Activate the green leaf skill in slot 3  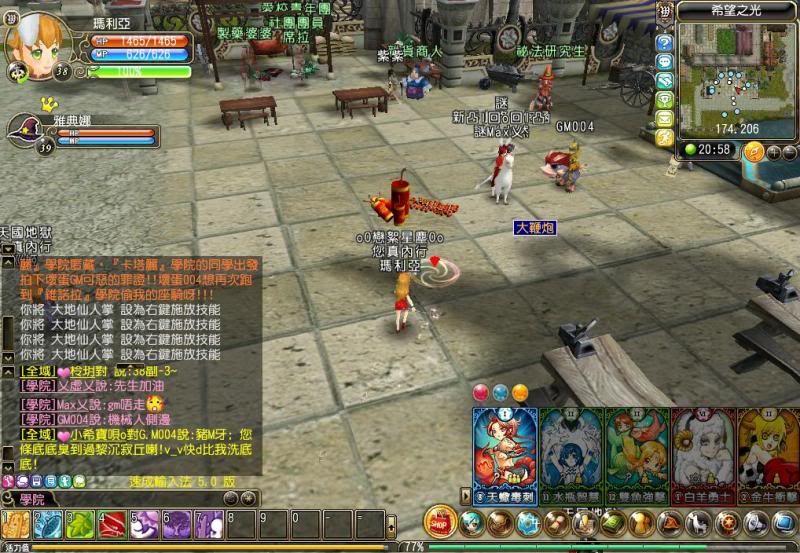click(80, 524)
